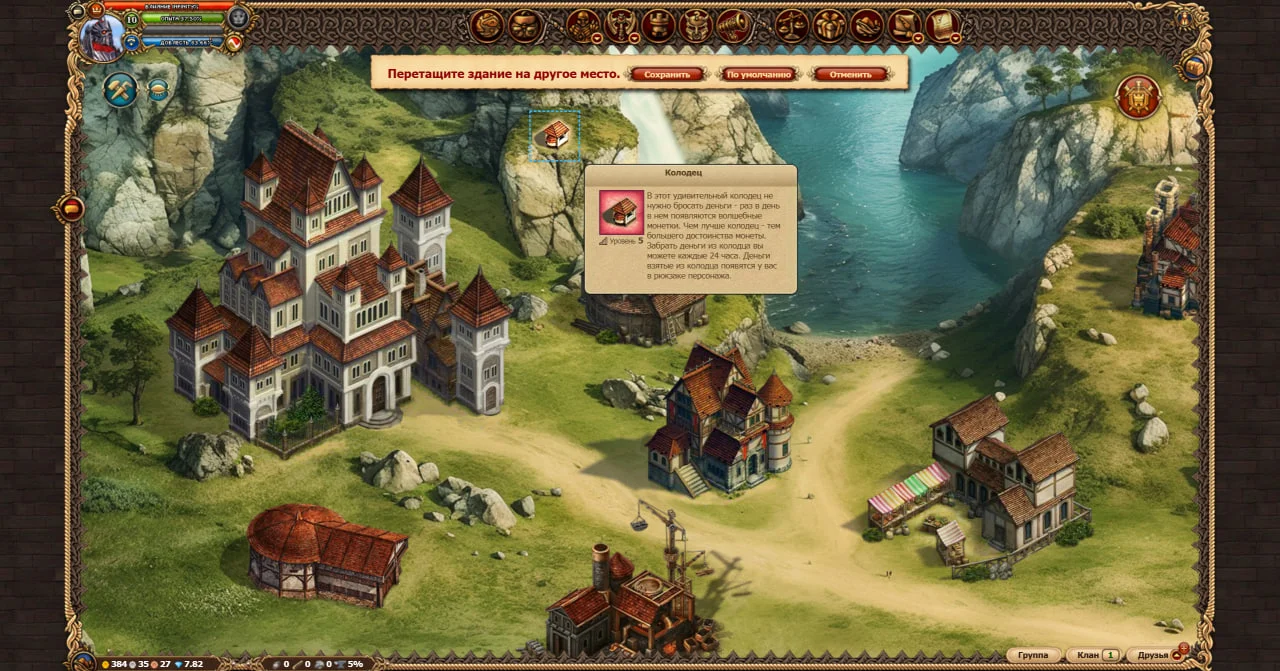Select the Колодец building tile on the cliff
1280x671 pixels.
pos(555,135)
